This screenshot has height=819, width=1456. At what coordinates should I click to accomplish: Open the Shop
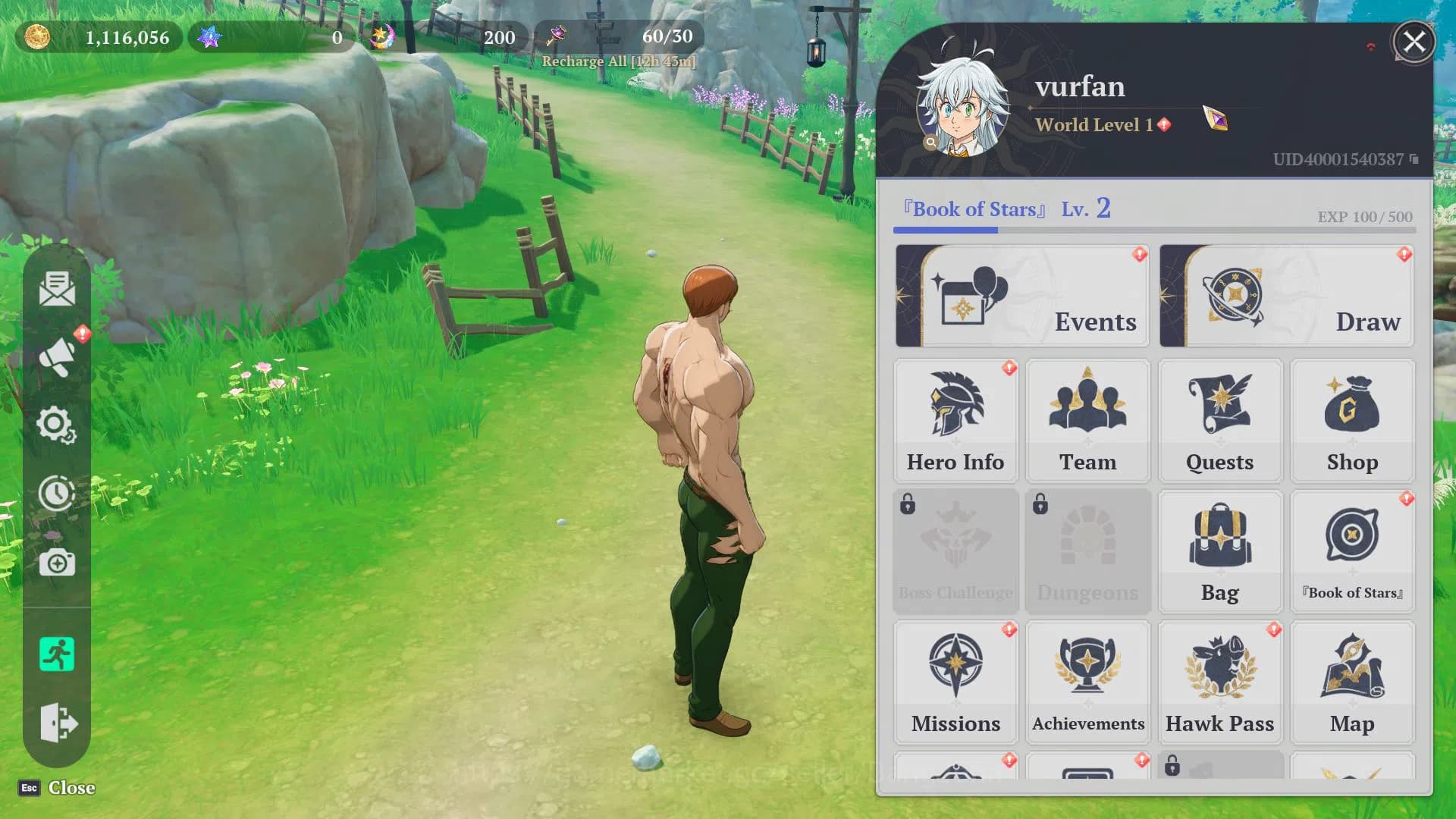click(x=1352, y=421)
